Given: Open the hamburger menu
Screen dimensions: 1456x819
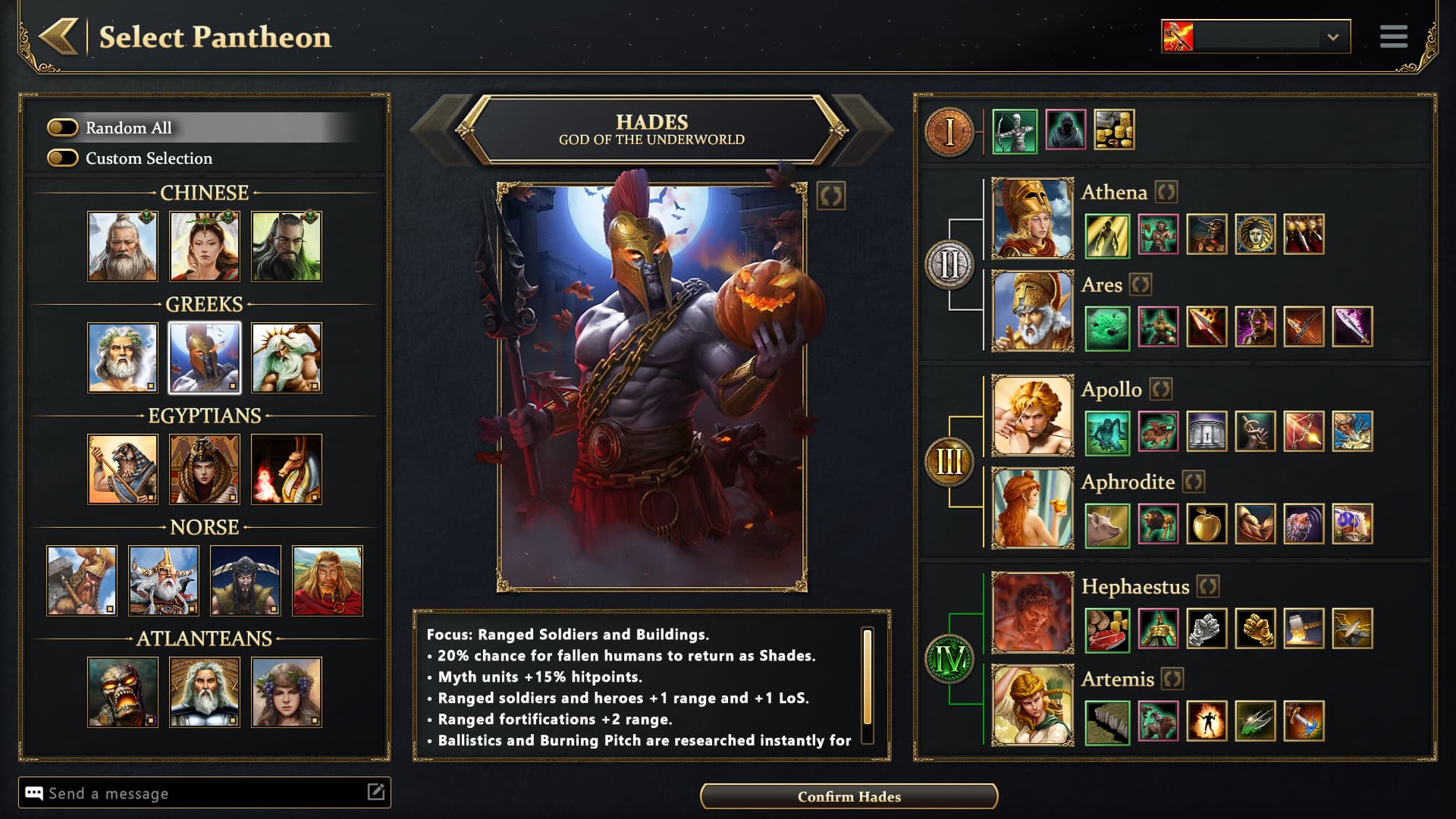Looking at the screenshot, I should 1393,36.
